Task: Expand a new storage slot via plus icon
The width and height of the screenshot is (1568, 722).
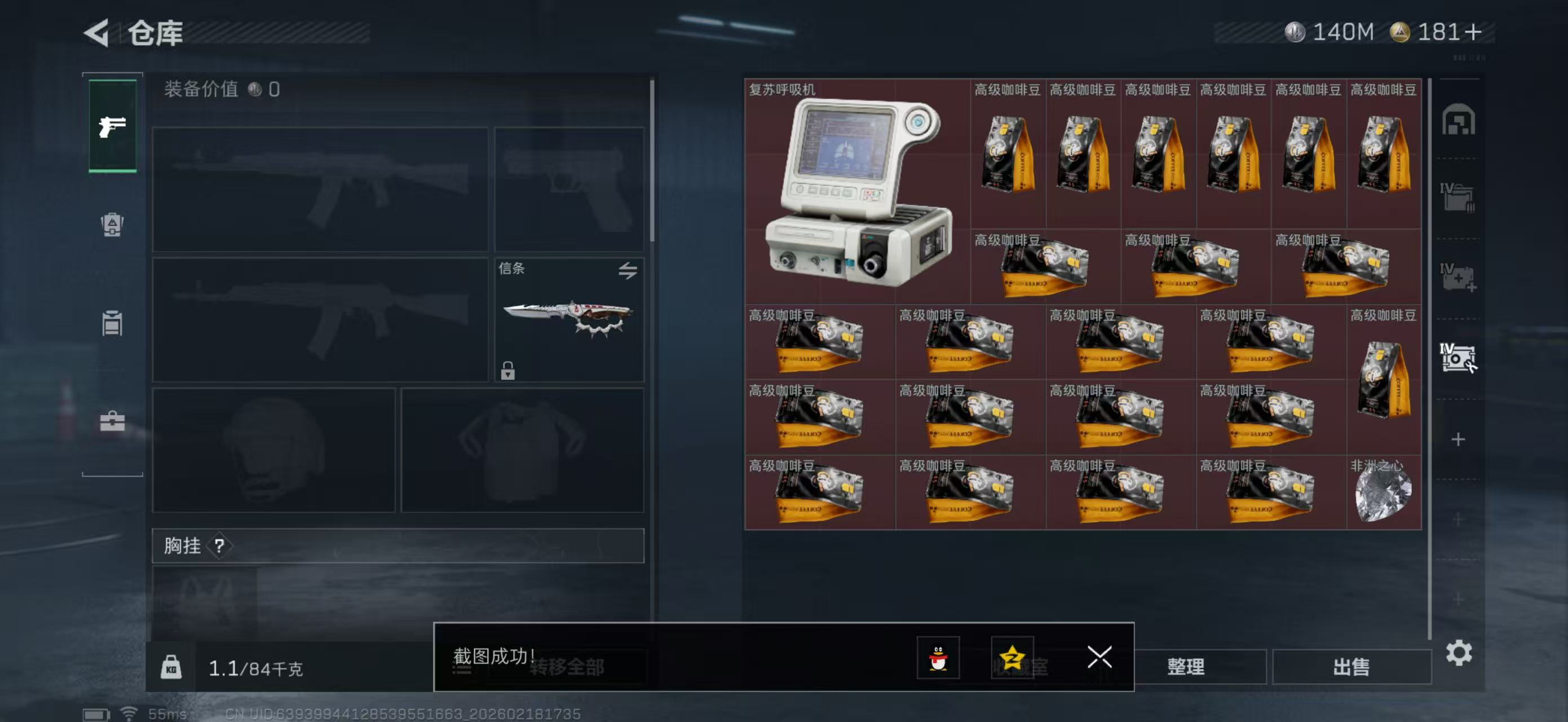Action: [x=1459, y=439]
